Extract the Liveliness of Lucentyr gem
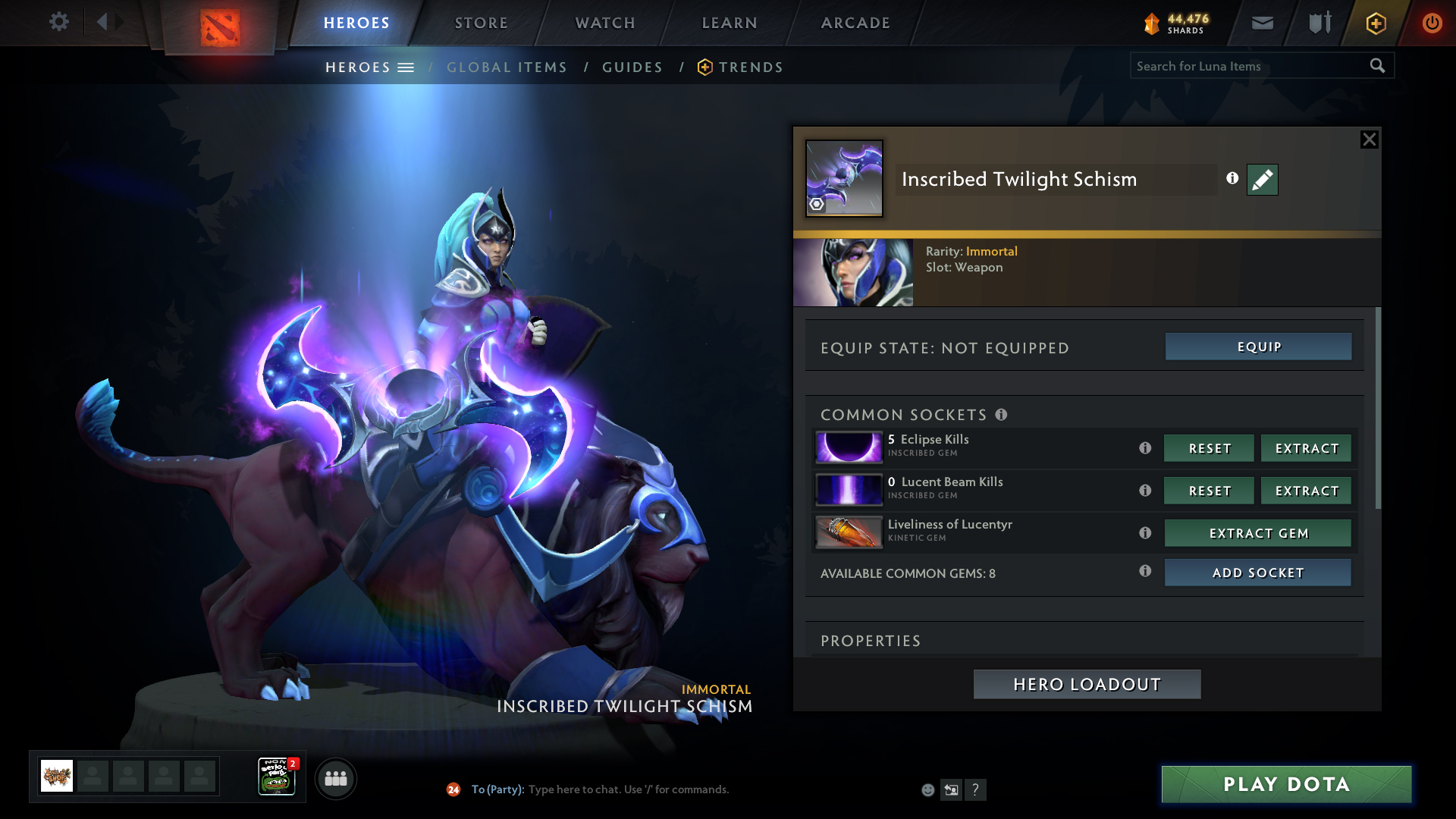The width and height of the screenshot is (1456, 819). (1257, 533)
